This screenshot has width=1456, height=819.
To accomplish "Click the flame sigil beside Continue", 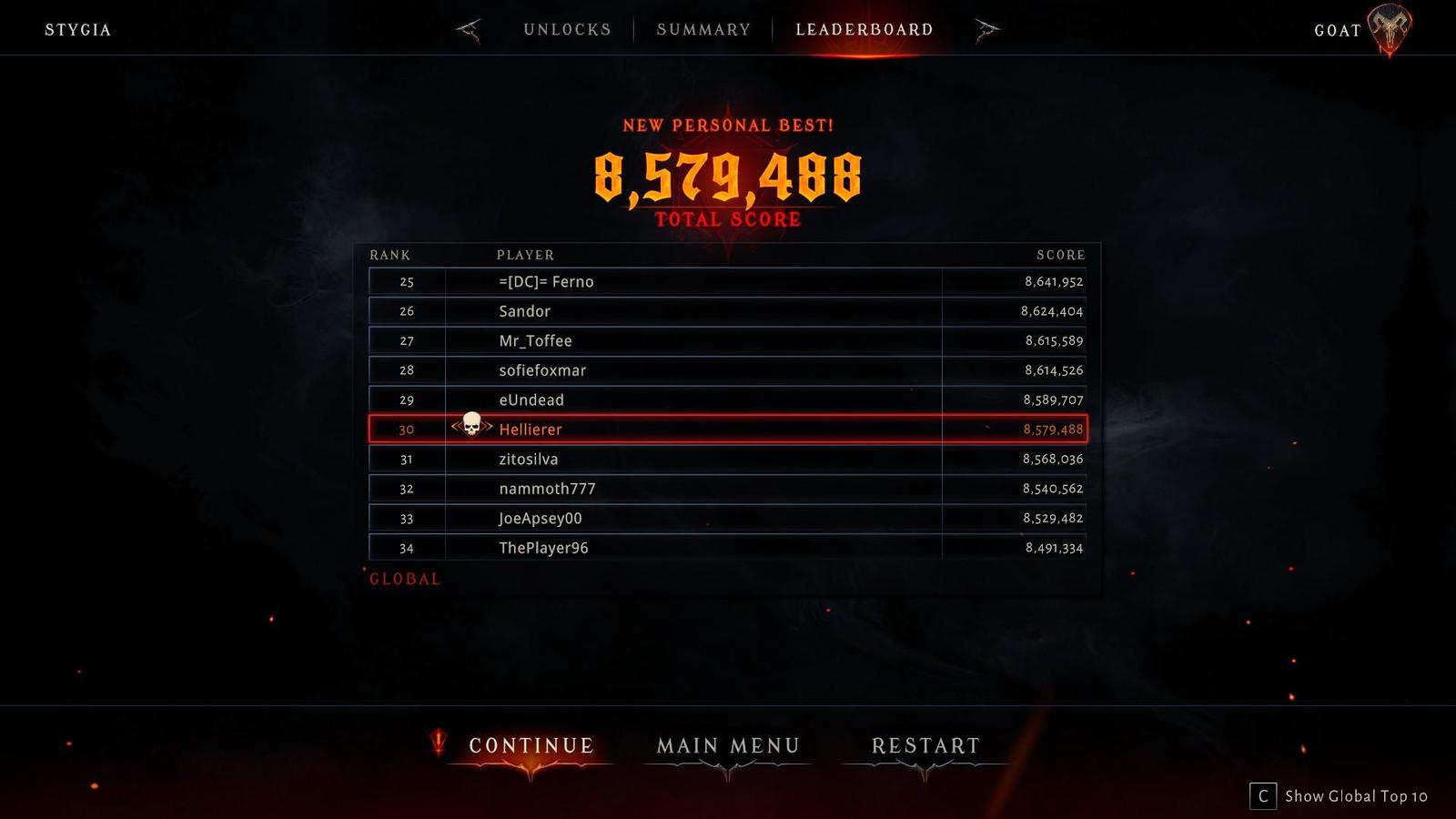I will point(438,743).
